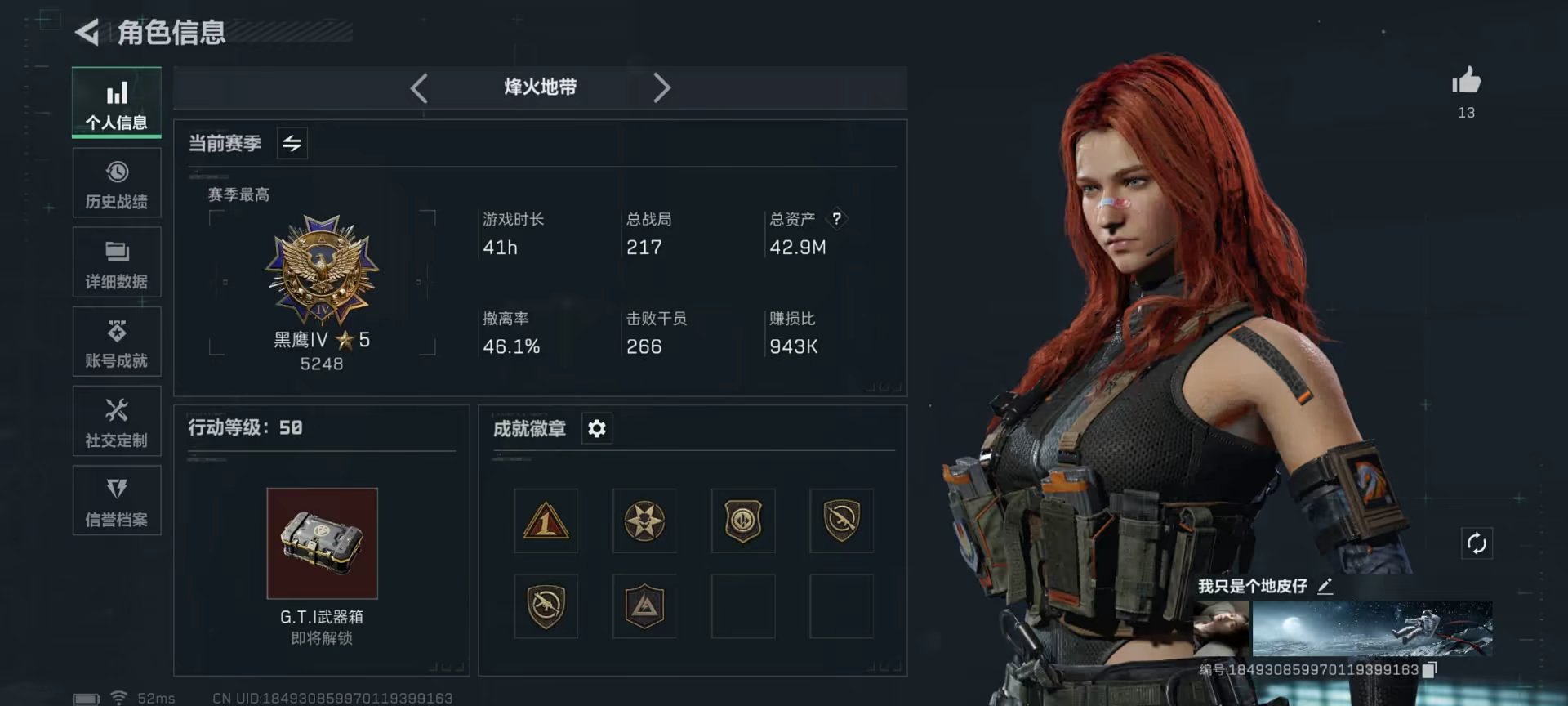1568x706 pixels.
Task: Open the 个人信息 panel icon
Action: pyautogui.click(x=117, y=102)
